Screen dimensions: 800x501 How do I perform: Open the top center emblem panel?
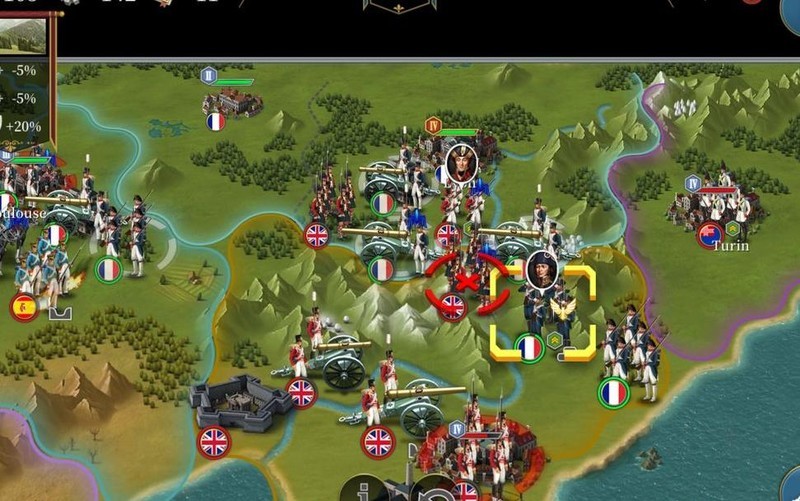tap(399, 6)
